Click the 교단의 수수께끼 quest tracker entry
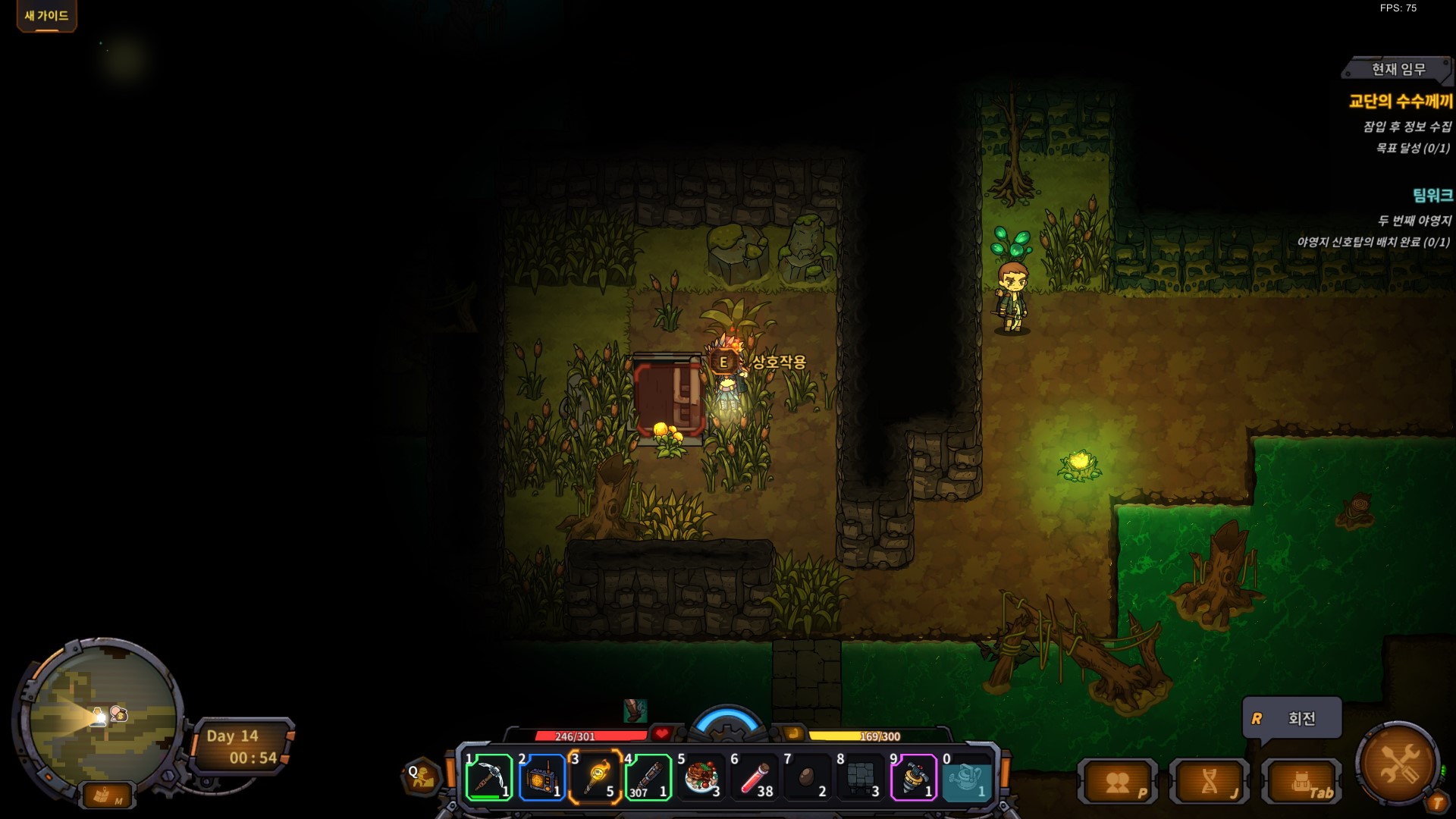Viewport: 1456px width, 819px height. pos(1400,101)
